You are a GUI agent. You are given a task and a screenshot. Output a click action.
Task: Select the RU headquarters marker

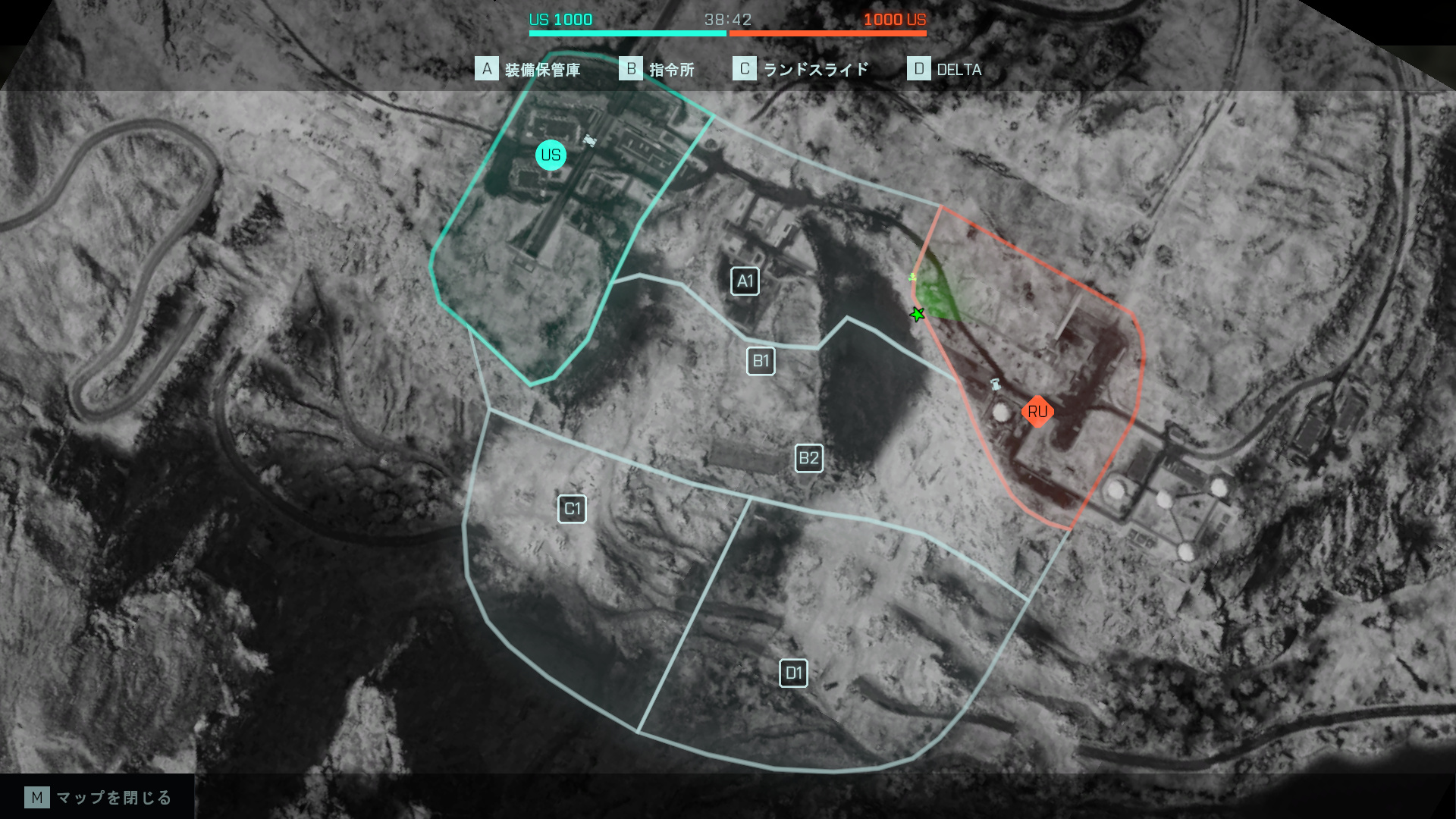(x=1037, y=412)
